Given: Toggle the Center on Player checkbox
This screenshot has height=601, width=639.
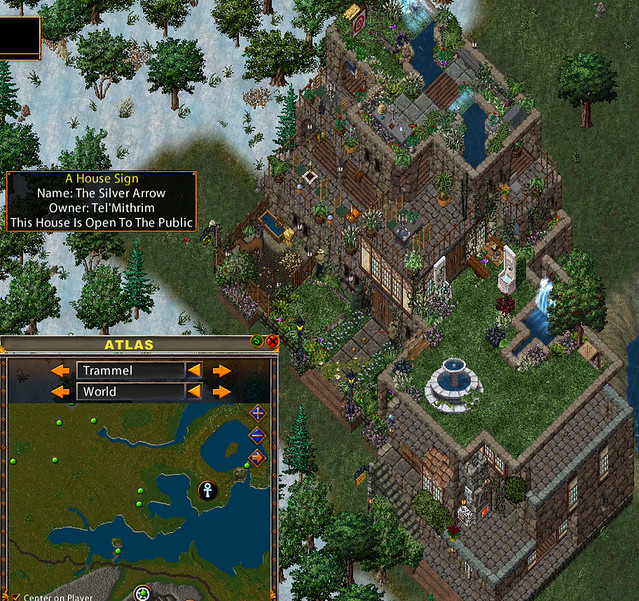Looking at the screenshot, I should (x=16, y=597).
